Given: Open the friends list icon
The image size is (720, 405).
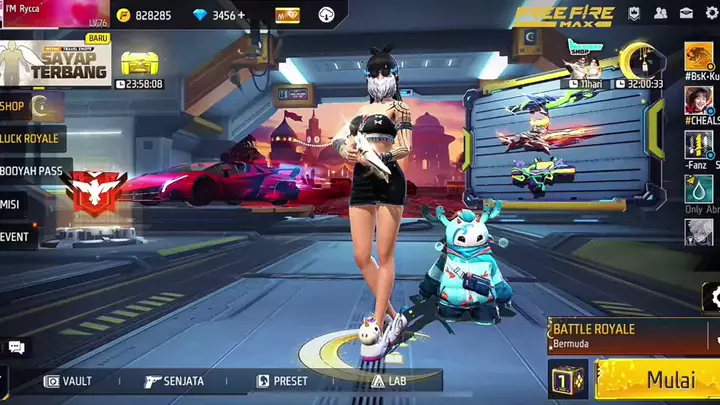Looking at the screenshot, I should [661, 14].
